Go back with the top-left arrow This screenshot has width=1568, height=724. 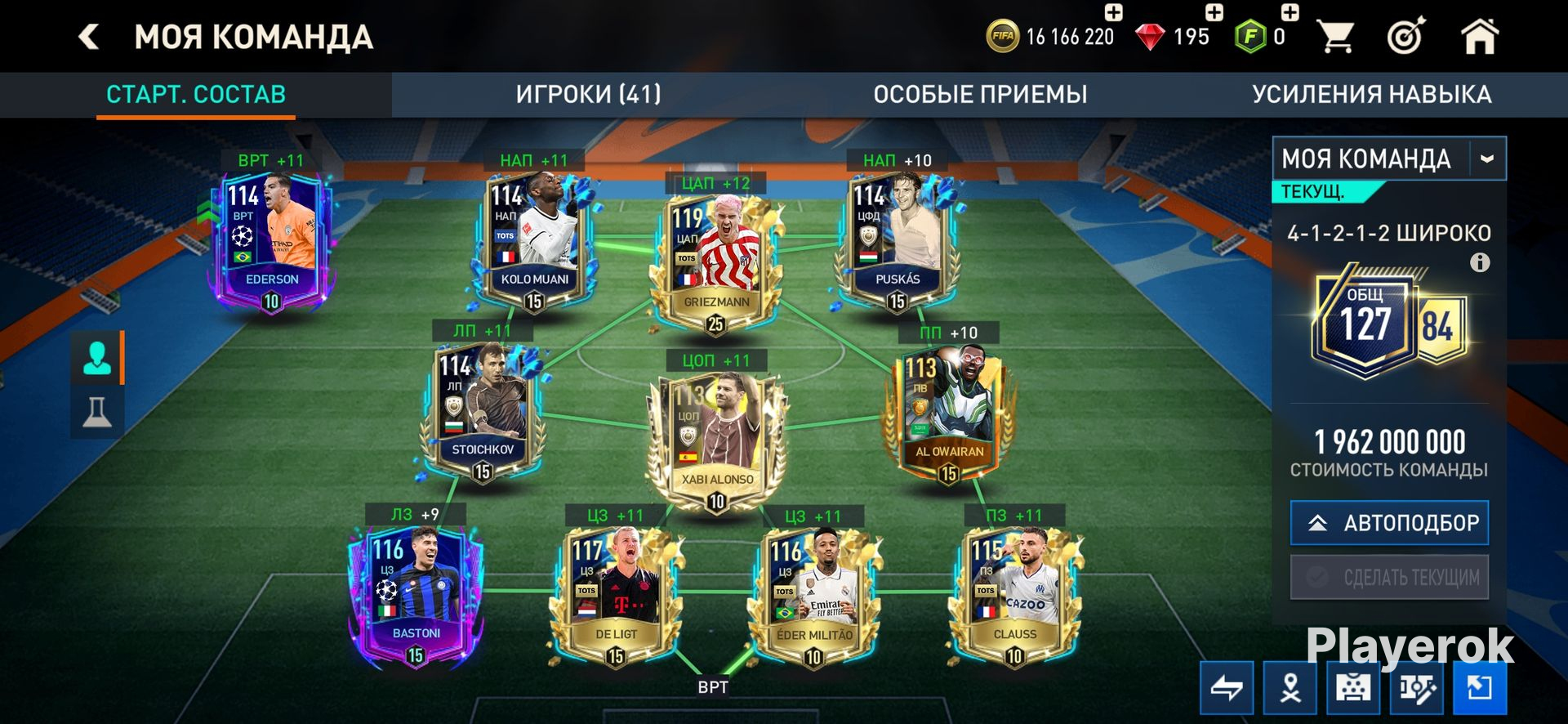[x=88, y=37]
